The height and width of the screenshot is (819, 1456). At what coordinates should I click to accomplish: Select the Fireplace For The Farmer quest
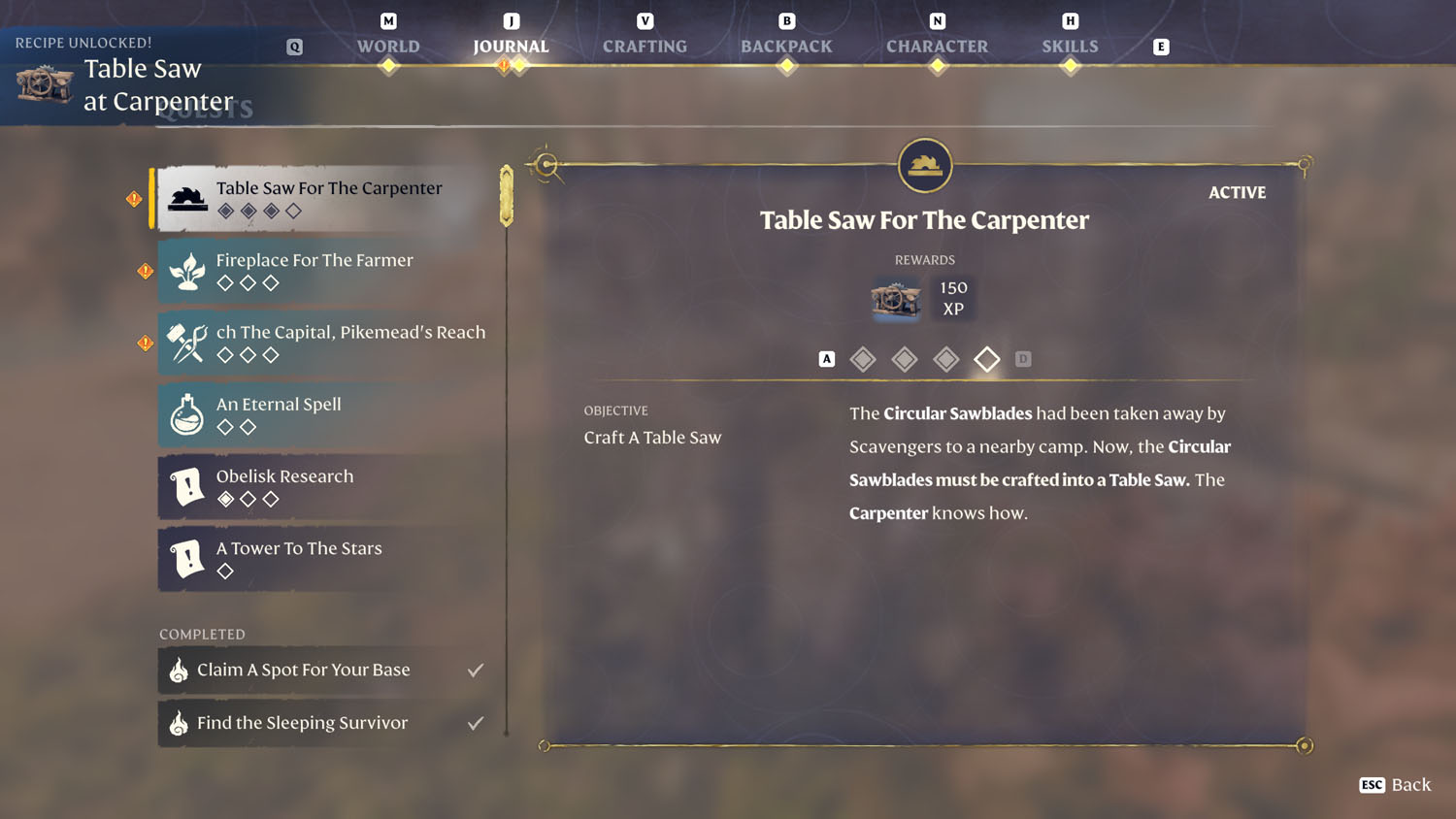pyautogui.click(x=328, y=271)
